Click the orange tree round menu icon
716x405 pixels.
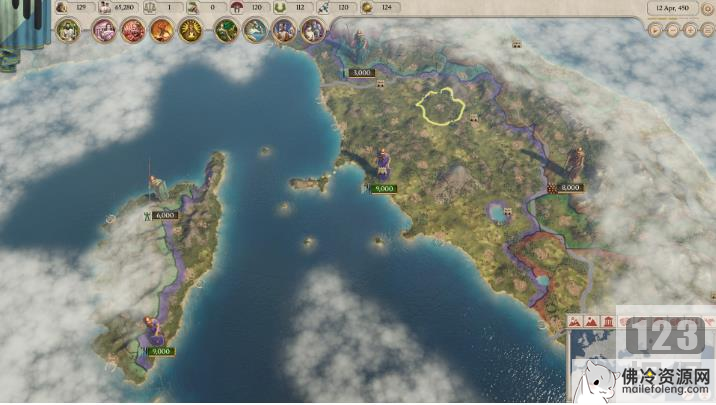pyautogui.click(x=161, y=30)
